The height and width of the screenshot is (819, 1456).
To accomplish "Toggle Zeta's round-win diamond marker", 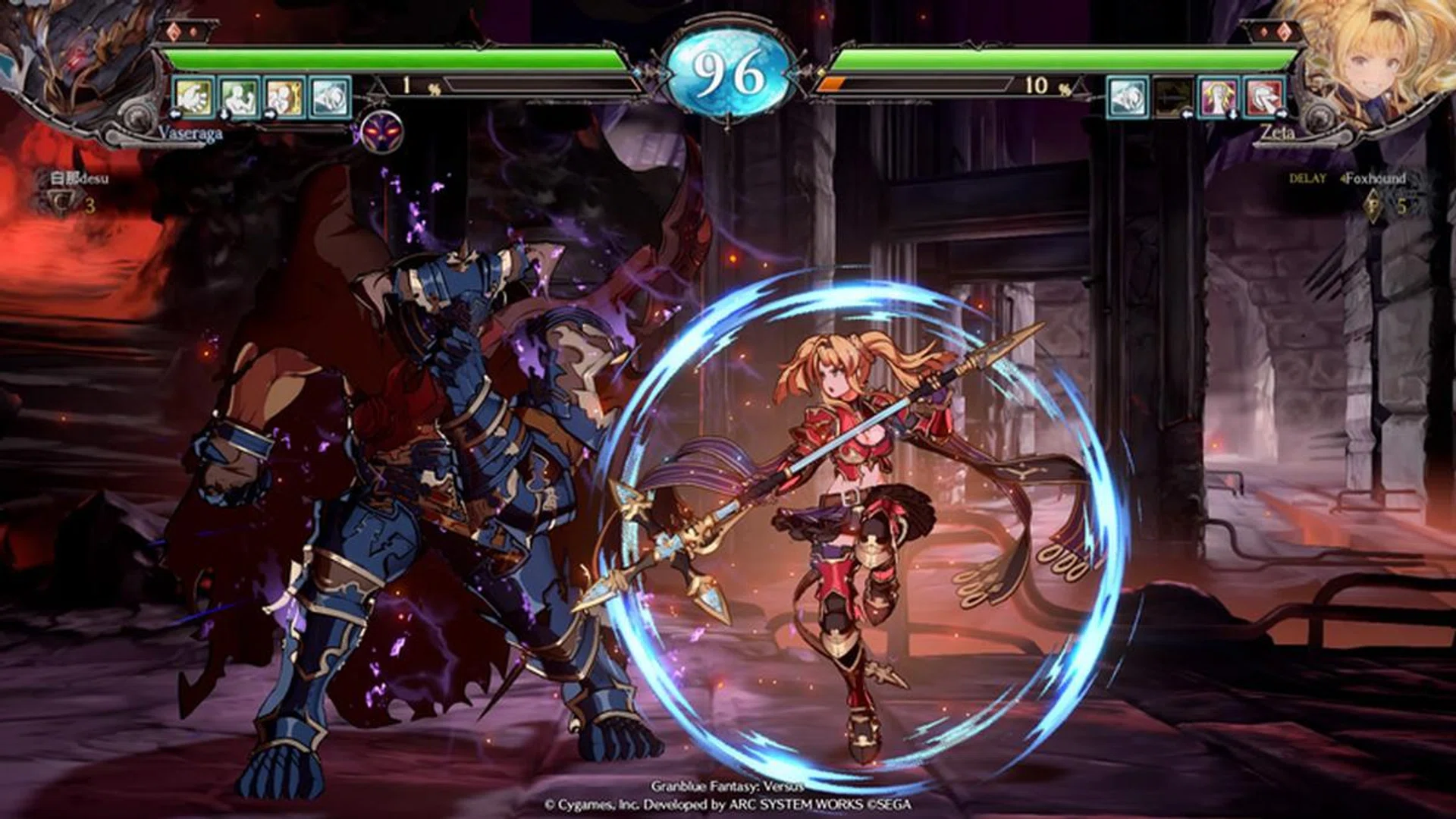I will (1283, 30).
